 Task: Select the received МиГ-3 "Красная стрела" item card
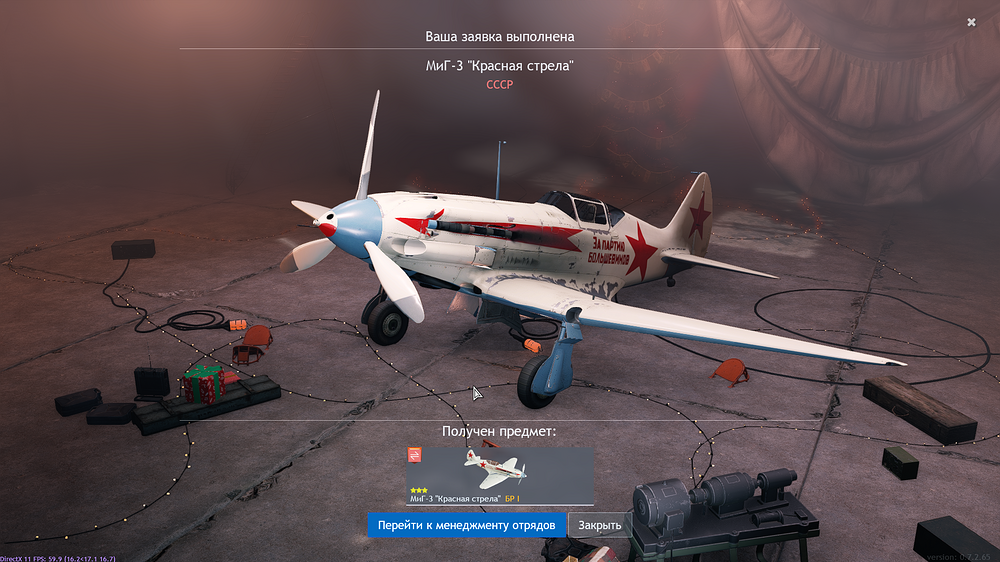500,476
